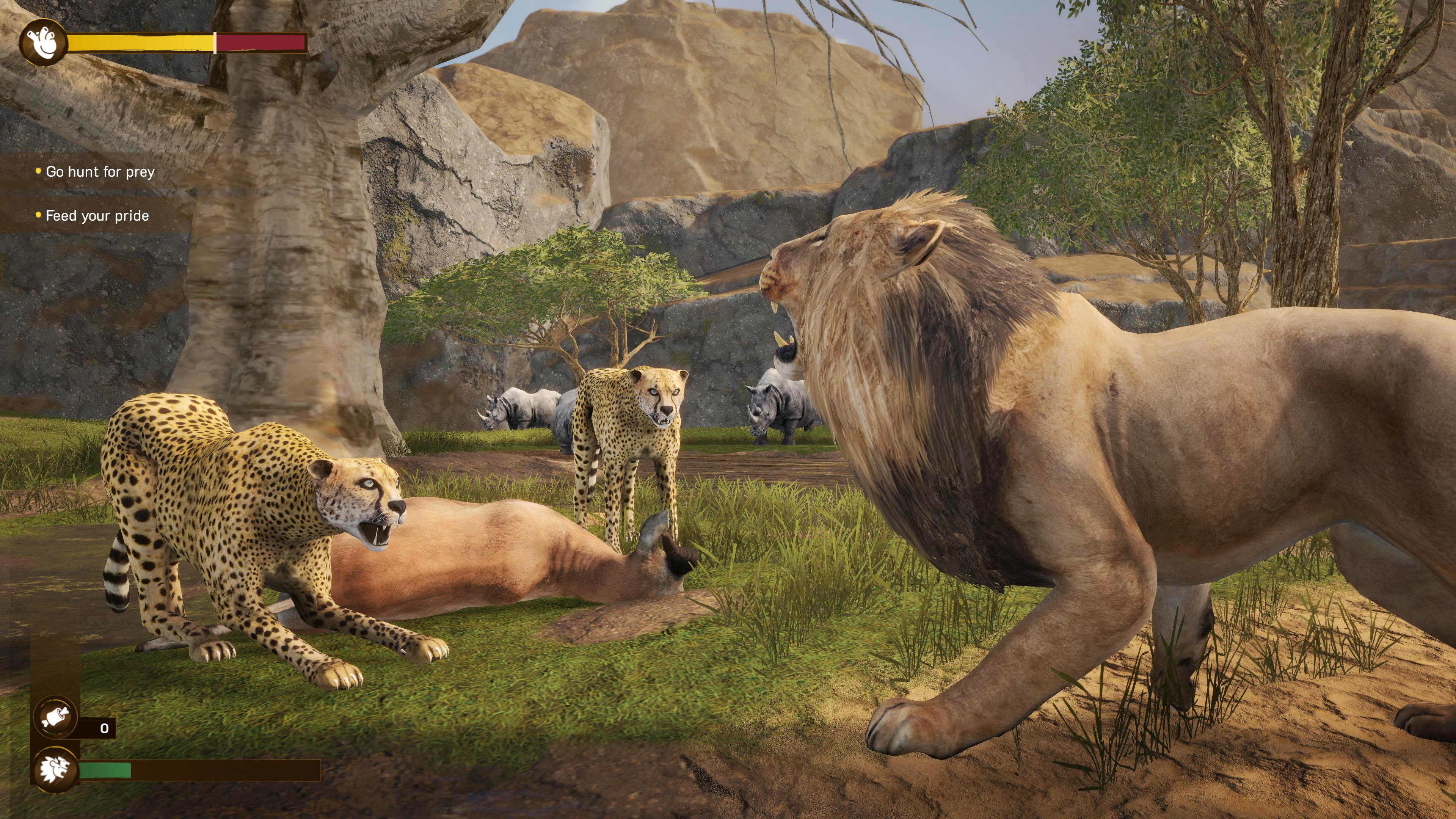The height and width of the screenshot is (819, 1456).
Task: Activate the lion roar icon
Action: click(x=55, y=769)
